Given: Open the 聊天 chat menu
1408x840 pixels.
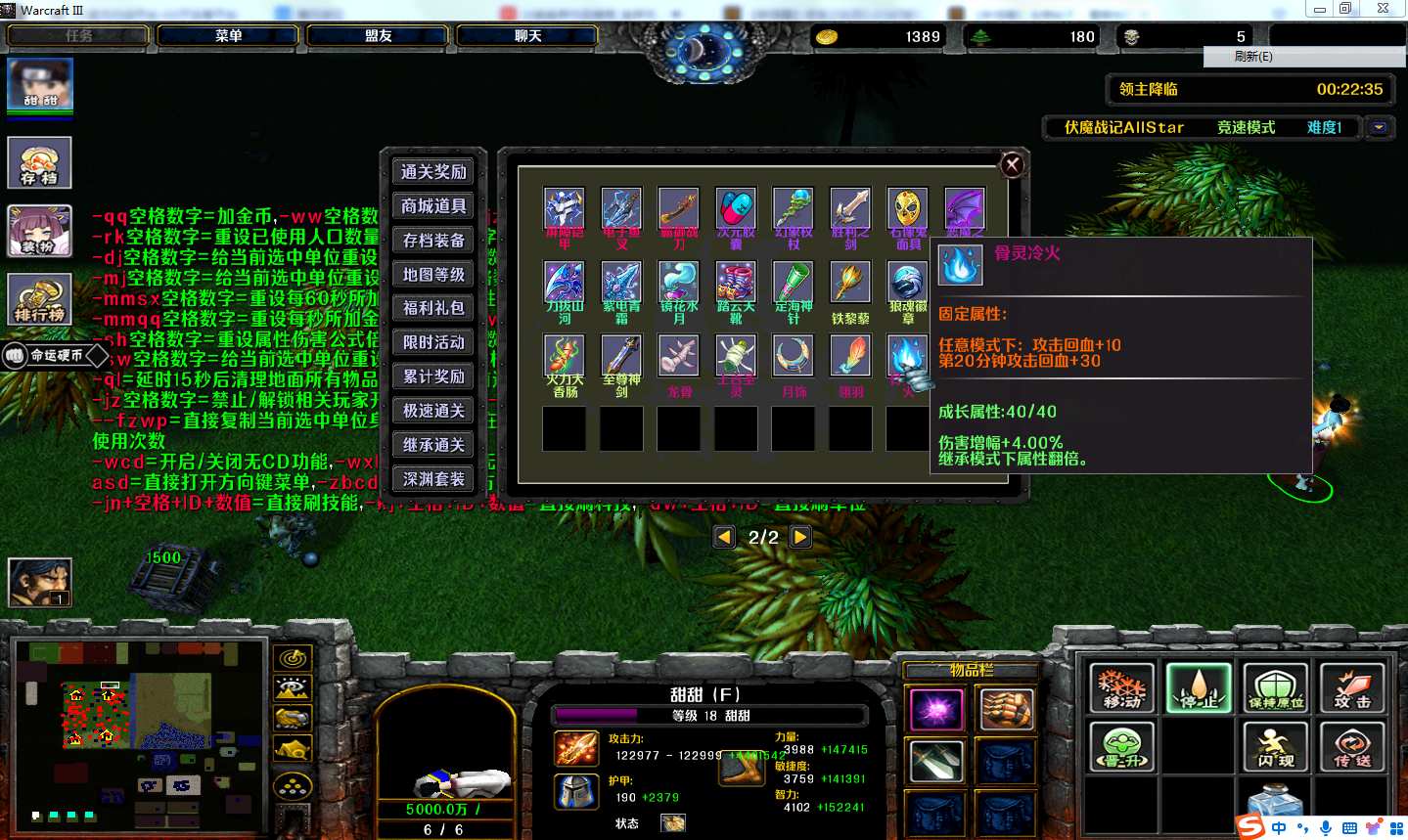Looking at the screenshot, I should click(527, 36).
